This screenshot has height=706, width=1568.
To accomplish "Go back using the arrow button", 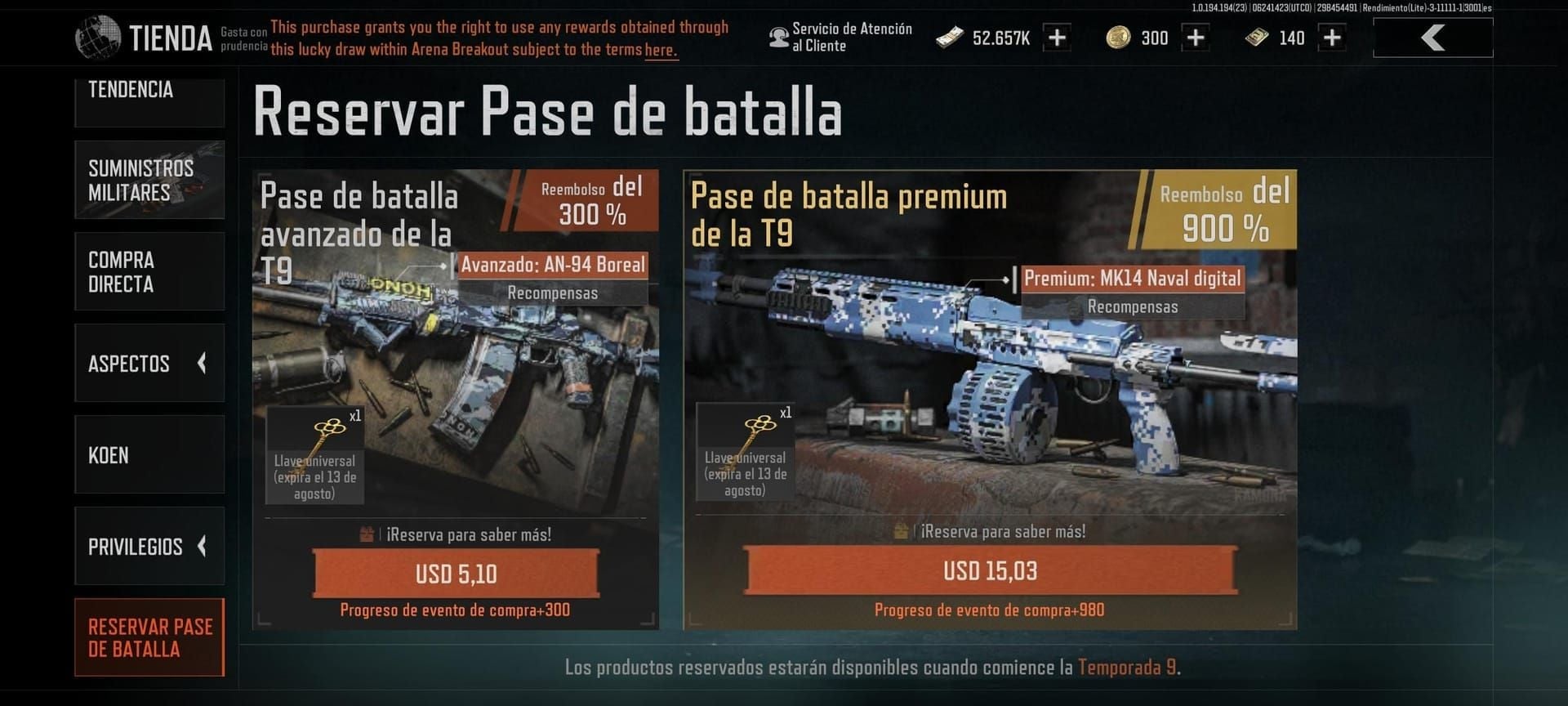I will 1432,38.
